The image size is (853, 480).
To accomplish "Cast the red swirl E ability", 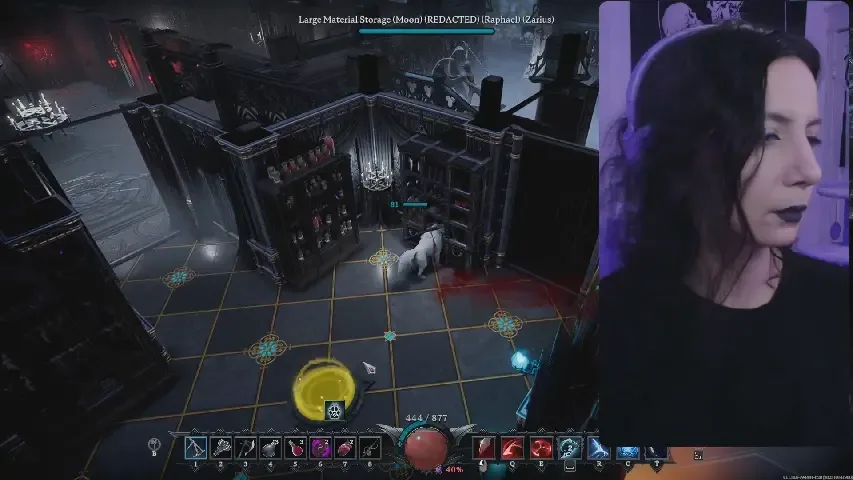I will tap(541, 448).
